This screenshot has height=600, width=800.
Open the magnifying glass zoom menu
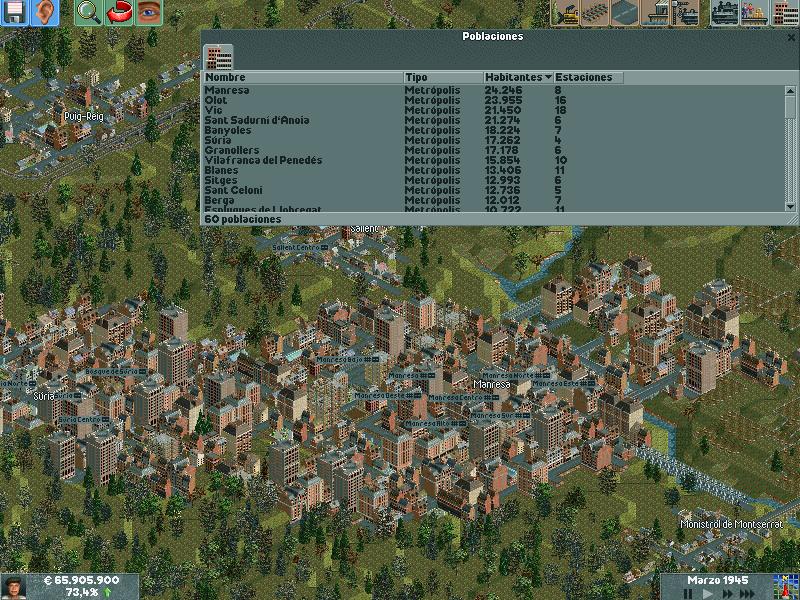(88, 13)
